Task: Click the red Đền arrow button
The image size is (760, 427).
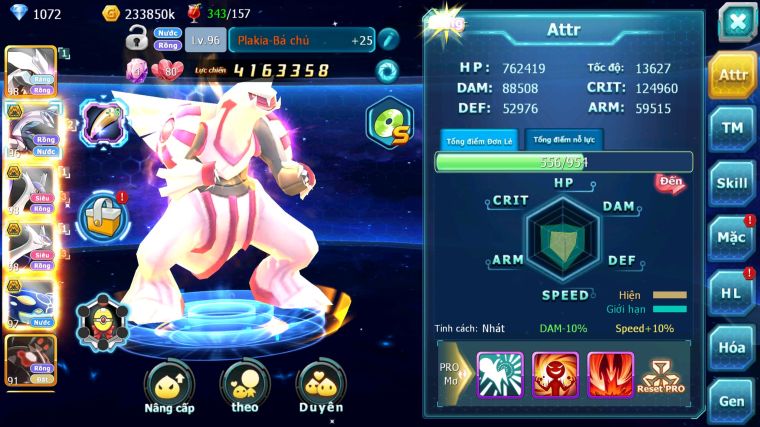Action: click(x=669, y=182)
